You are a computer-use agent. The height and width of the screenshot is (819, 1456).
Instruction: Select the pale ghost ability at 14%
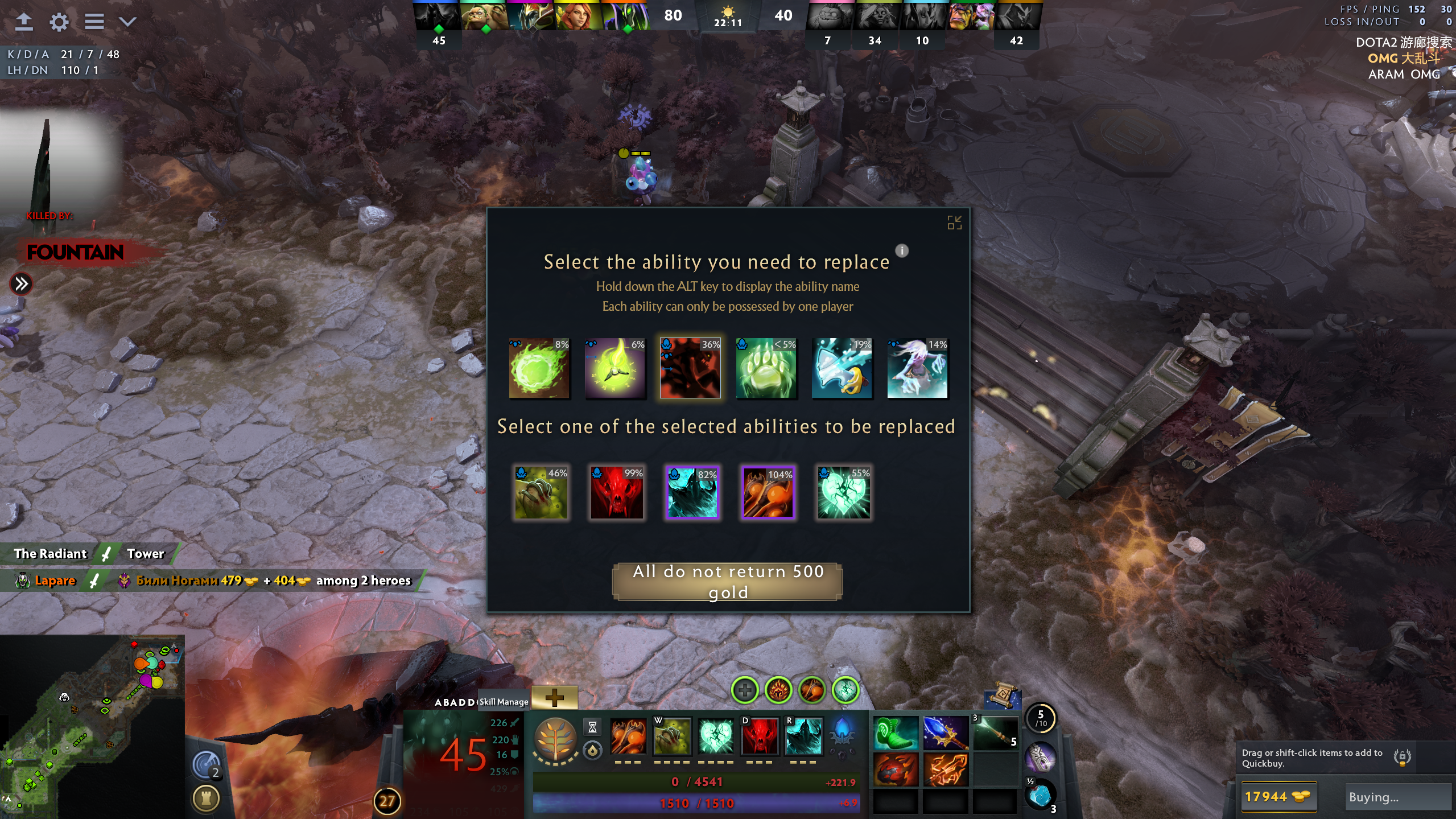pyautogui.click(x=917, y=368)
